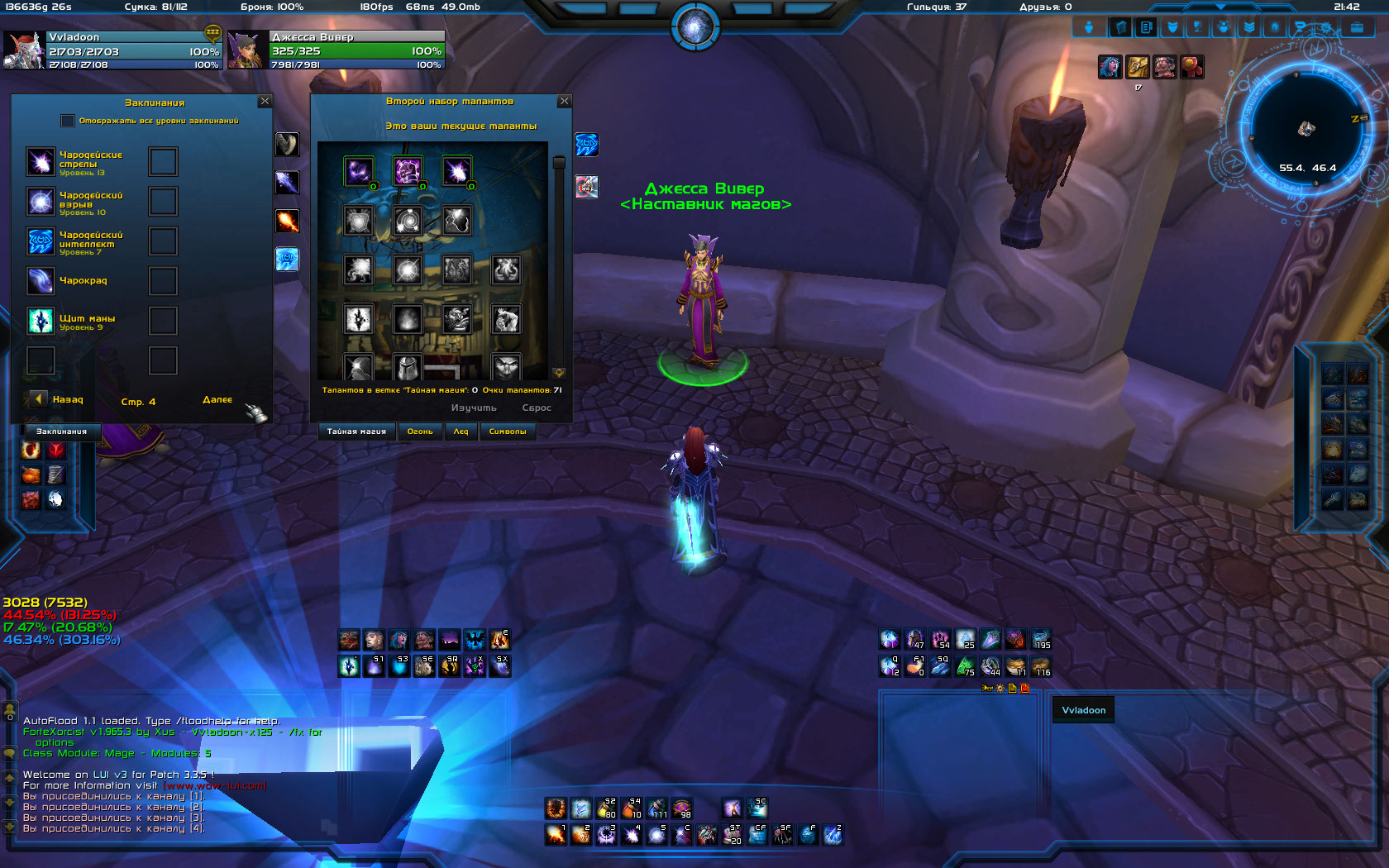
Task: Select the Заклинания tab below the spellbook
Action: (x=61, y=432)
